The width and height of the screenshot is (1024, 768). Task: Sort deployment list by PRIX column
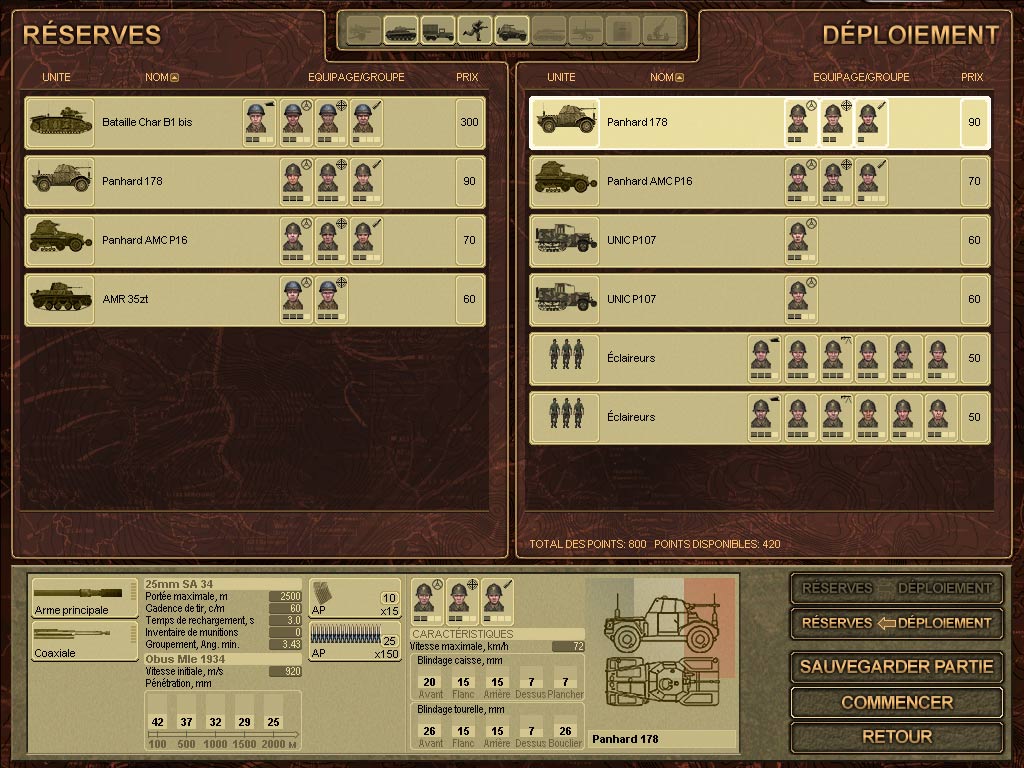coord(972,77)
